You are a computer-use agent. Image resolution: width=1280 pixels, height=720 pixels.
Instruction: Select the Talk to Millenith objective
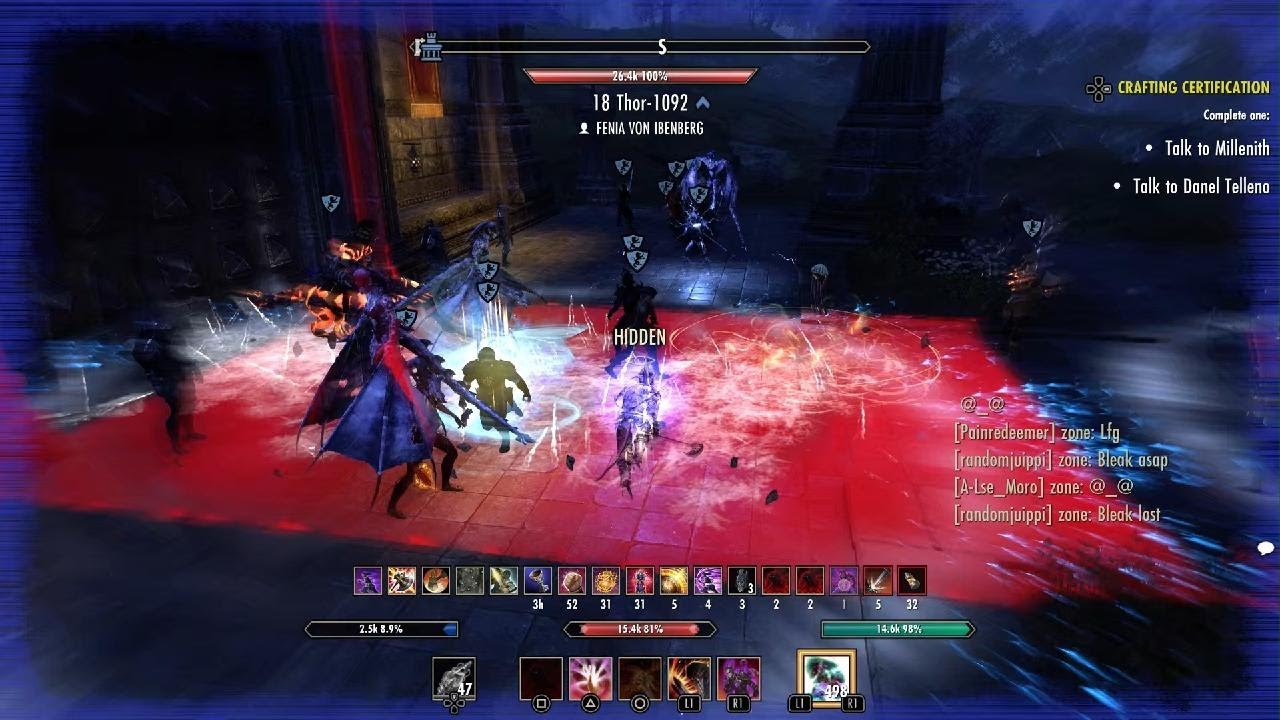pos(1216,148)
